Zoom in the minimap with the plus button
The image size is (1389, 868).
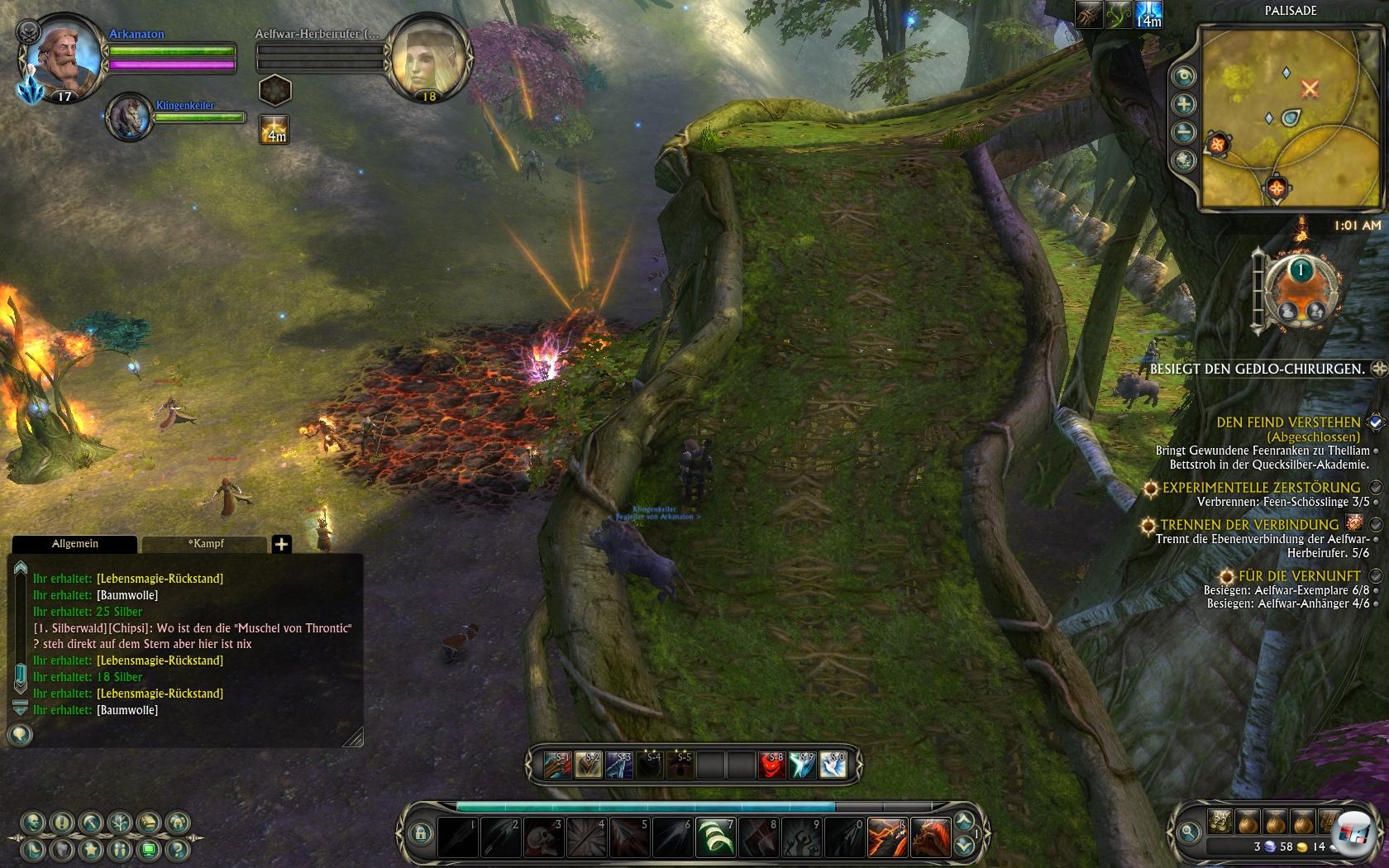tap(1185, 104)
